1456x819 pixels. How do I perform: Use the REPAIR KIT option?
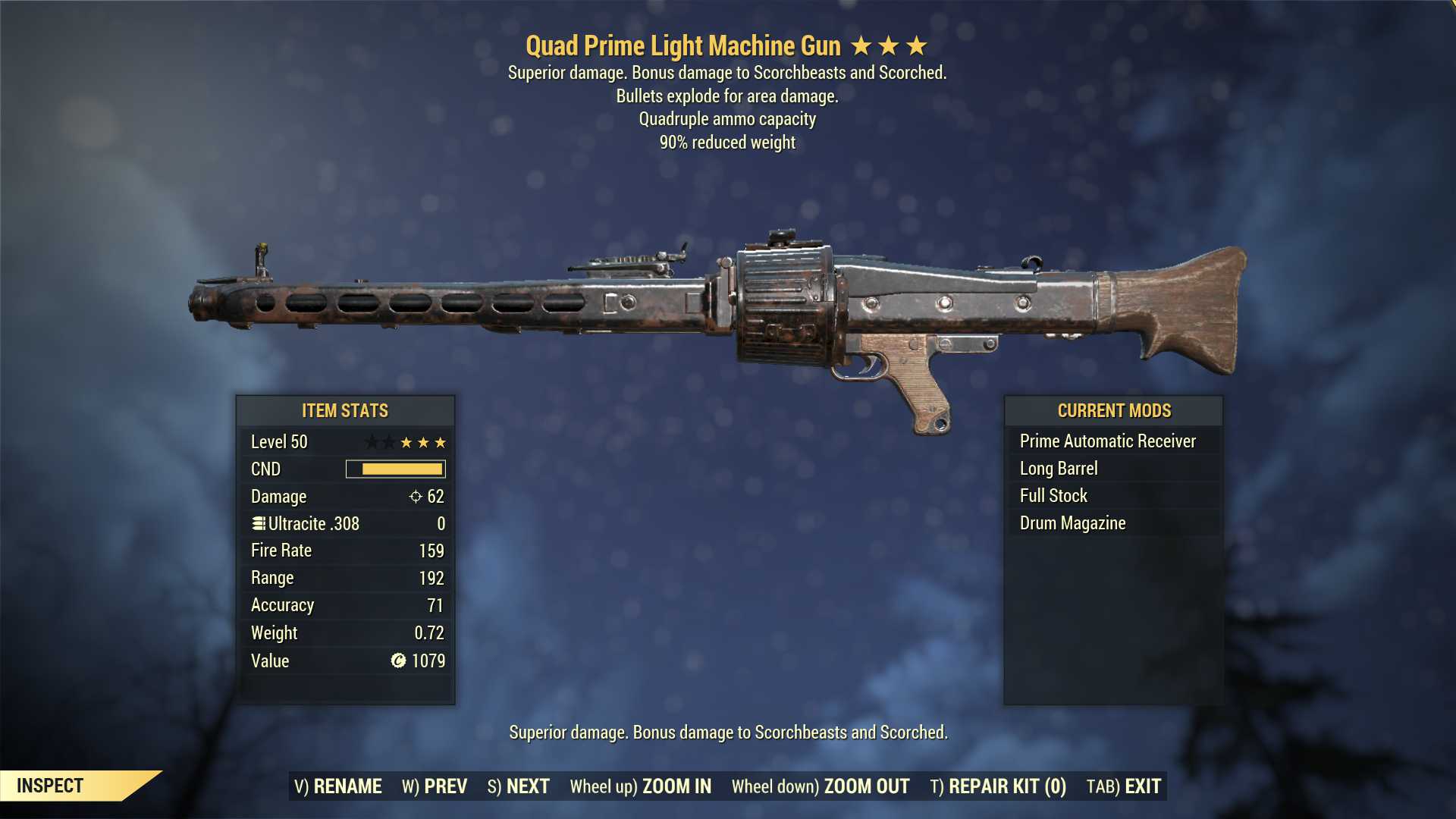(x=998, y=786)
